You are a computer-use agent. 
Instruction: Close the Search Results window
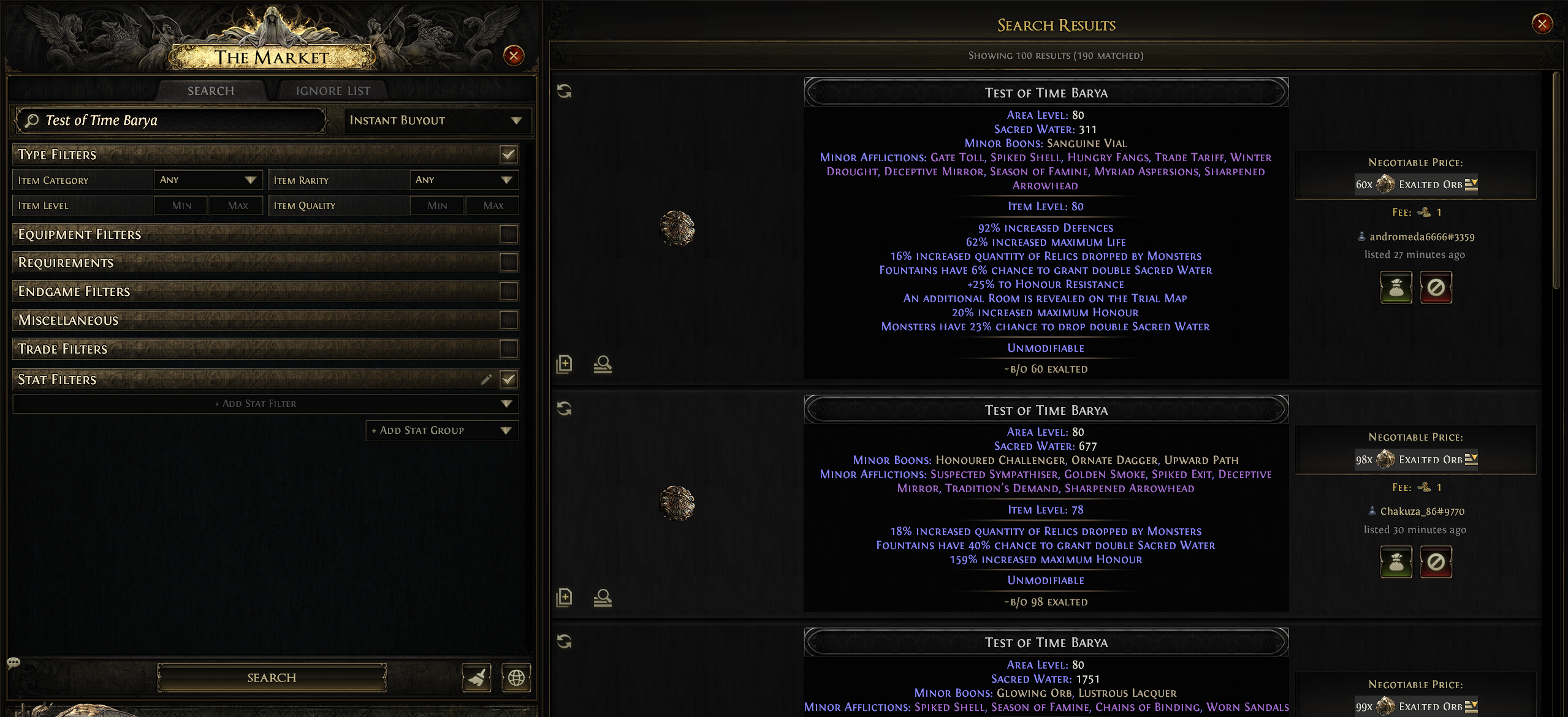tap(1542, 24)
